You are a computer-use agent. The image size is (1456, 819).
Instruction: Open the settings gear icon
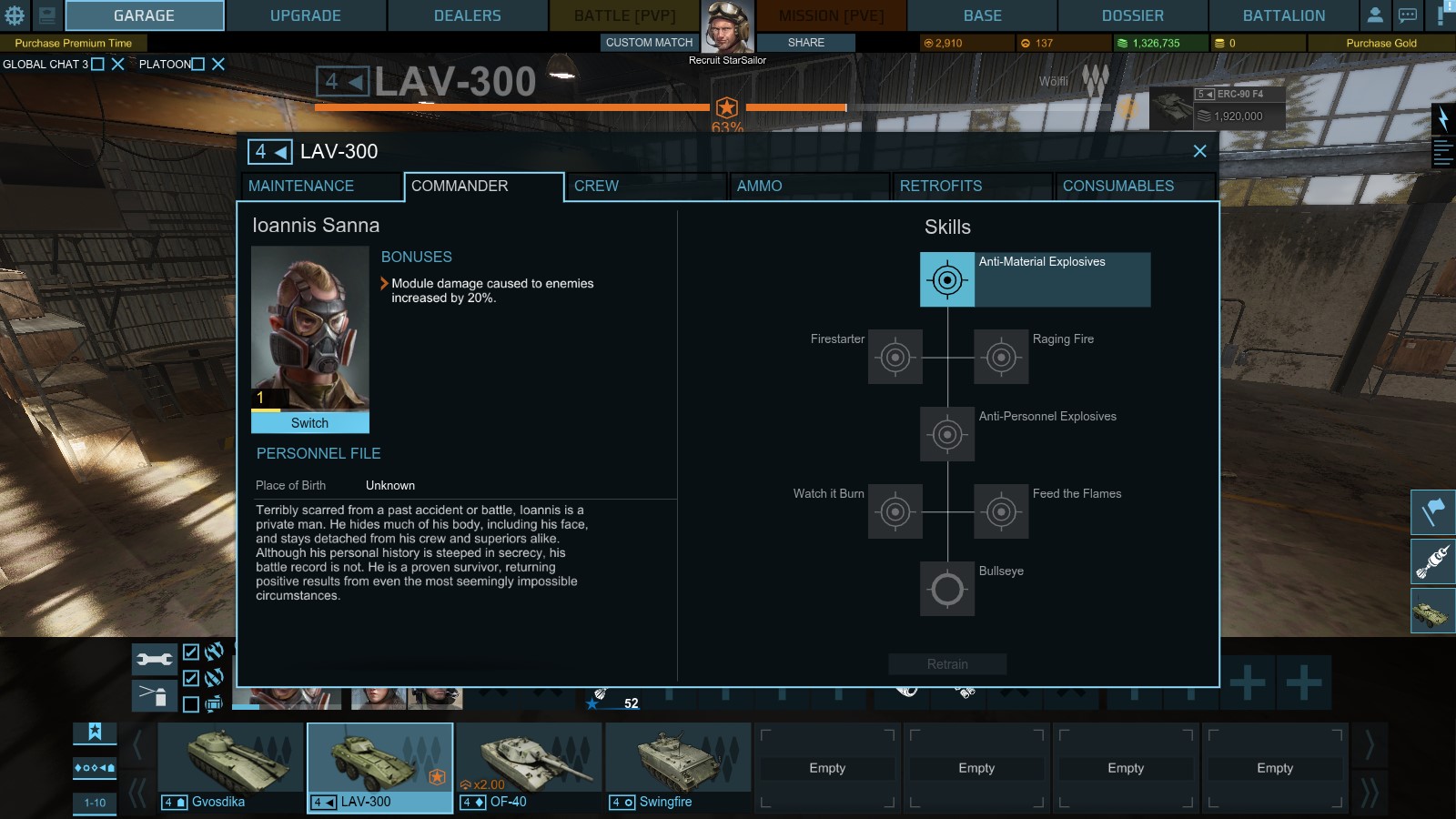click(13, 15)
